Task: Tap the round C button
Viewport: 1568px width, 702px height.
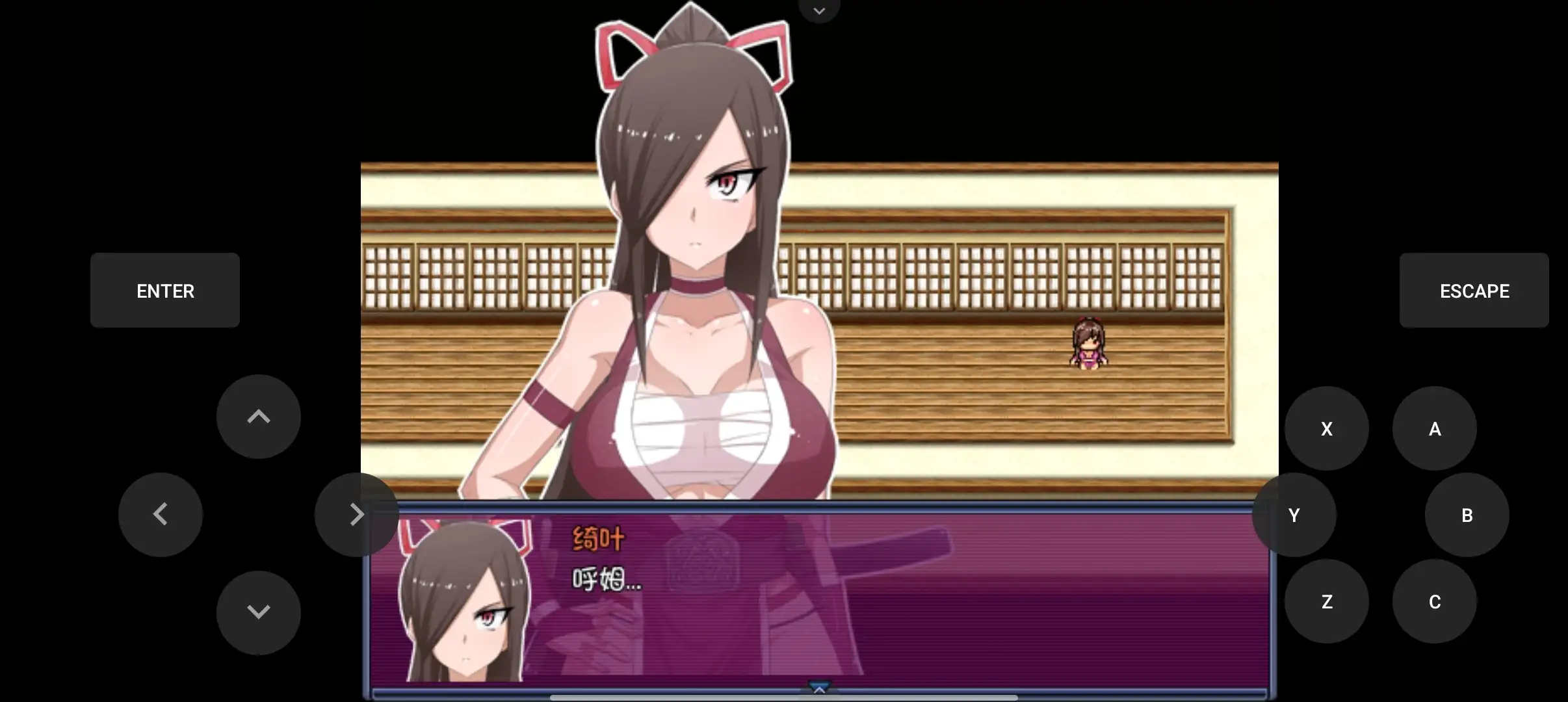Action: pos(1434,601)
